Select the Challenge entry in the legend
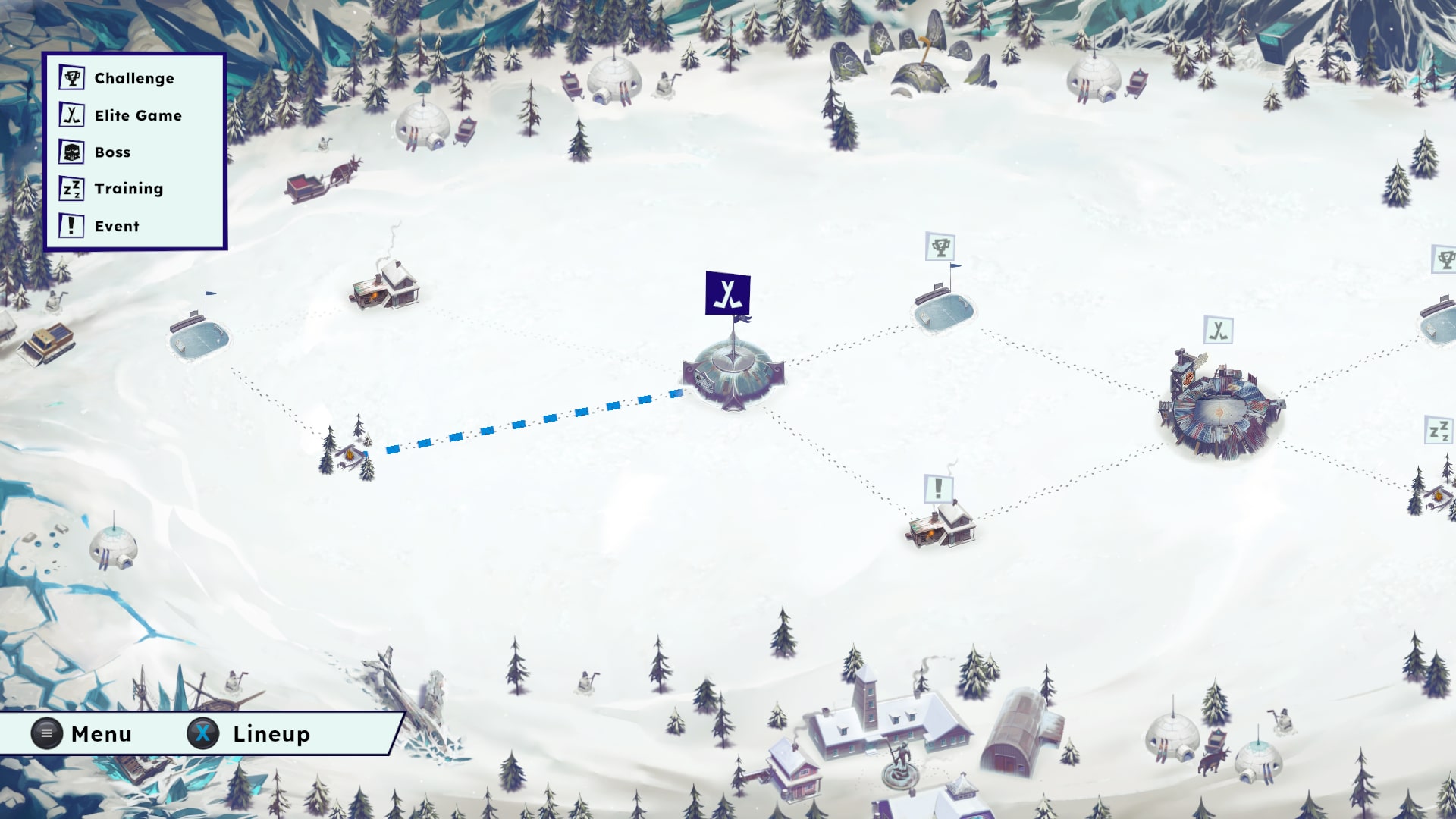Image resolution: width=1456 pixels, height=819 pixels. click(117, 78)
